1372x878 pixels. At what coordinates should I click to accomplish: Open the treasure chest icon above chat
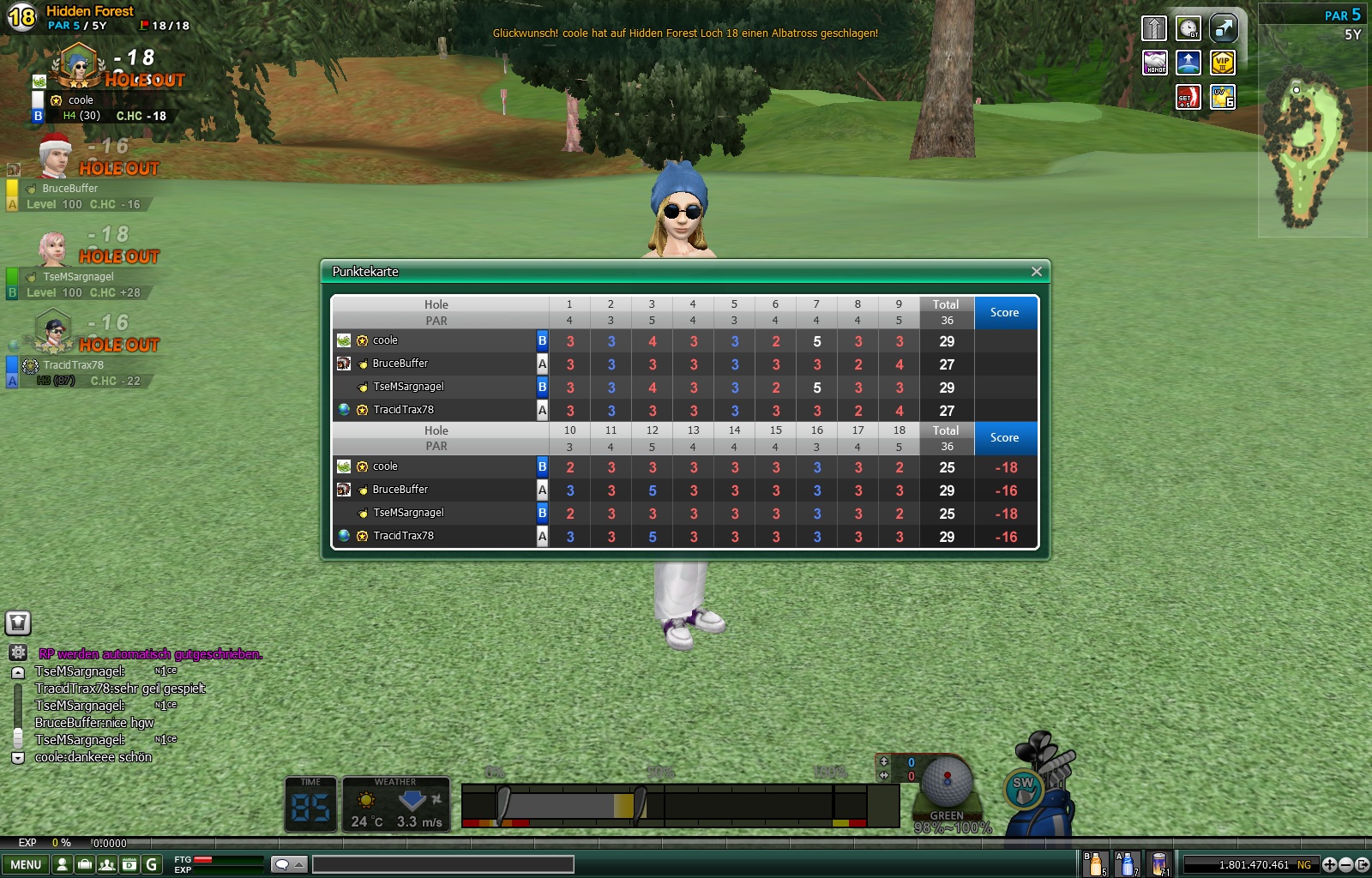pos(18,622)
